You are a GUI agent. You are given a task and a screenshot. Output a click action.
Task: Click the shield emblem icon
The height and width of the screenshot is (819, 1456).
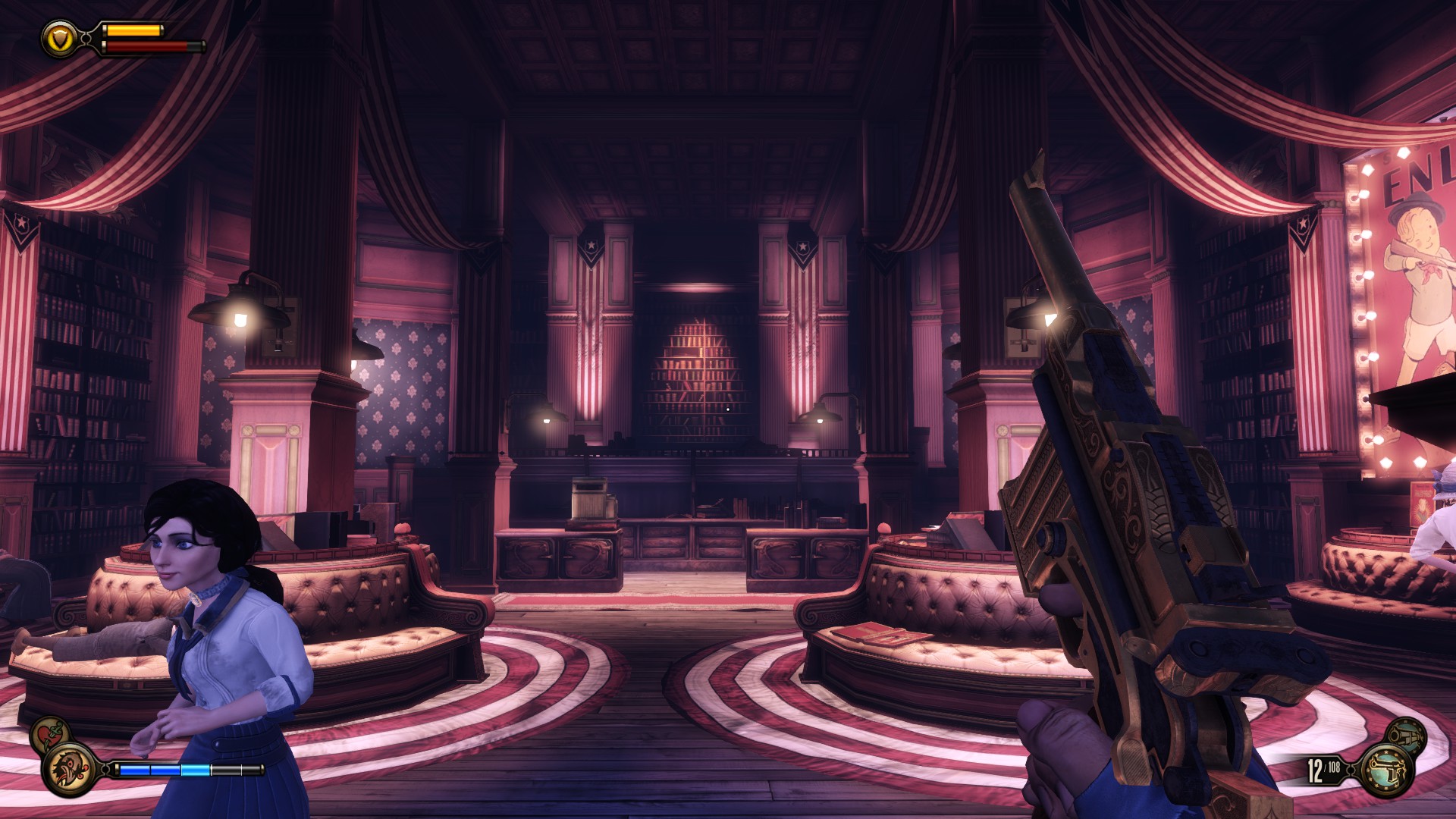tap(60, 37)
